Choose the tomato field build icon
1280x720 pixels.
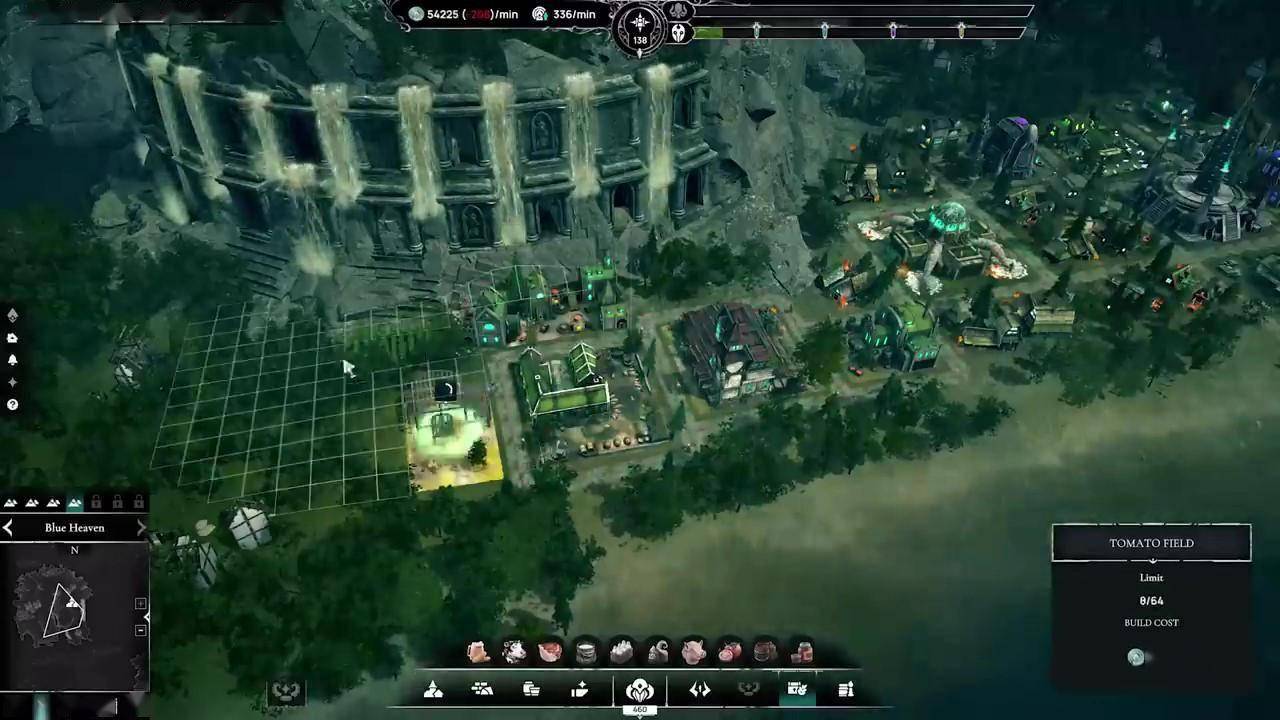[x=730, y=653]
